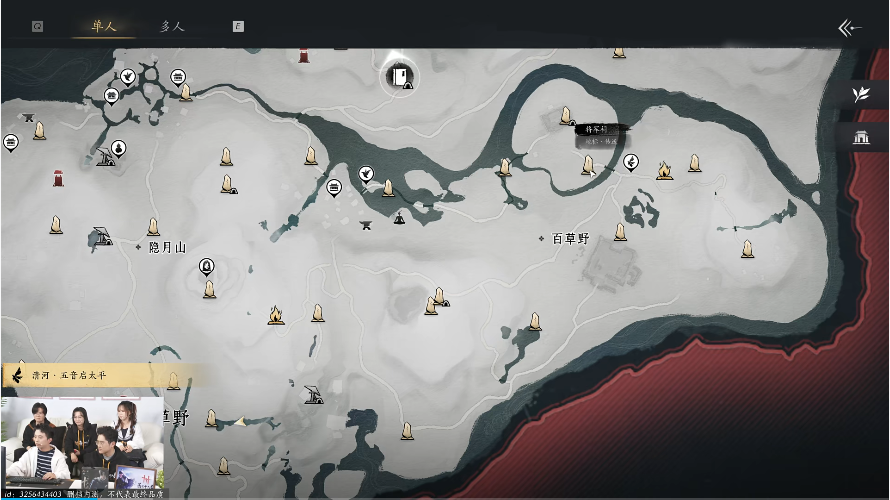Choose the gourd pin marker
This screenshot has height=500, width=890.
[118, 148]
